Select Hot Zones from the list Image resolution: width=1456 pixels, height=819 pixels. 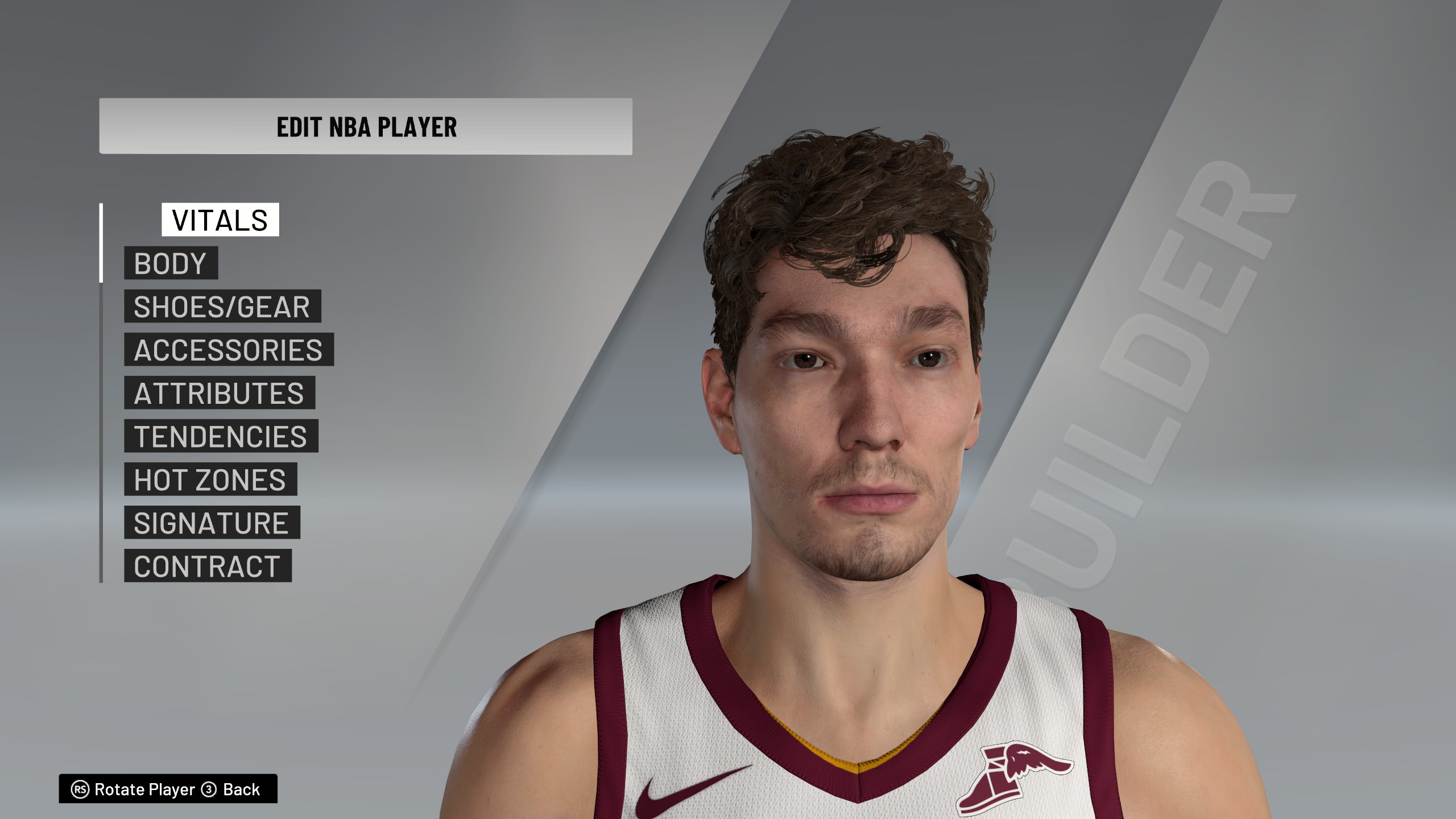pos(210,479)
